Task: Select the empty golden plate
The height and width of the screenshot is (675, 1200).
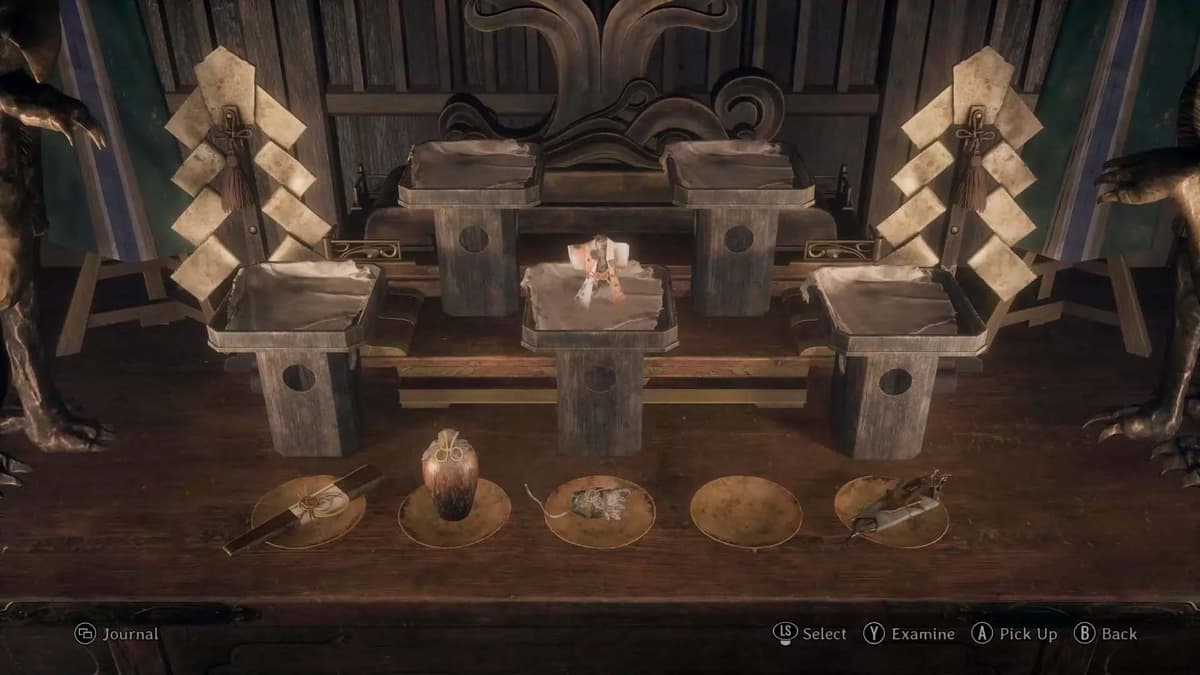Action: (x=746, y=511)
